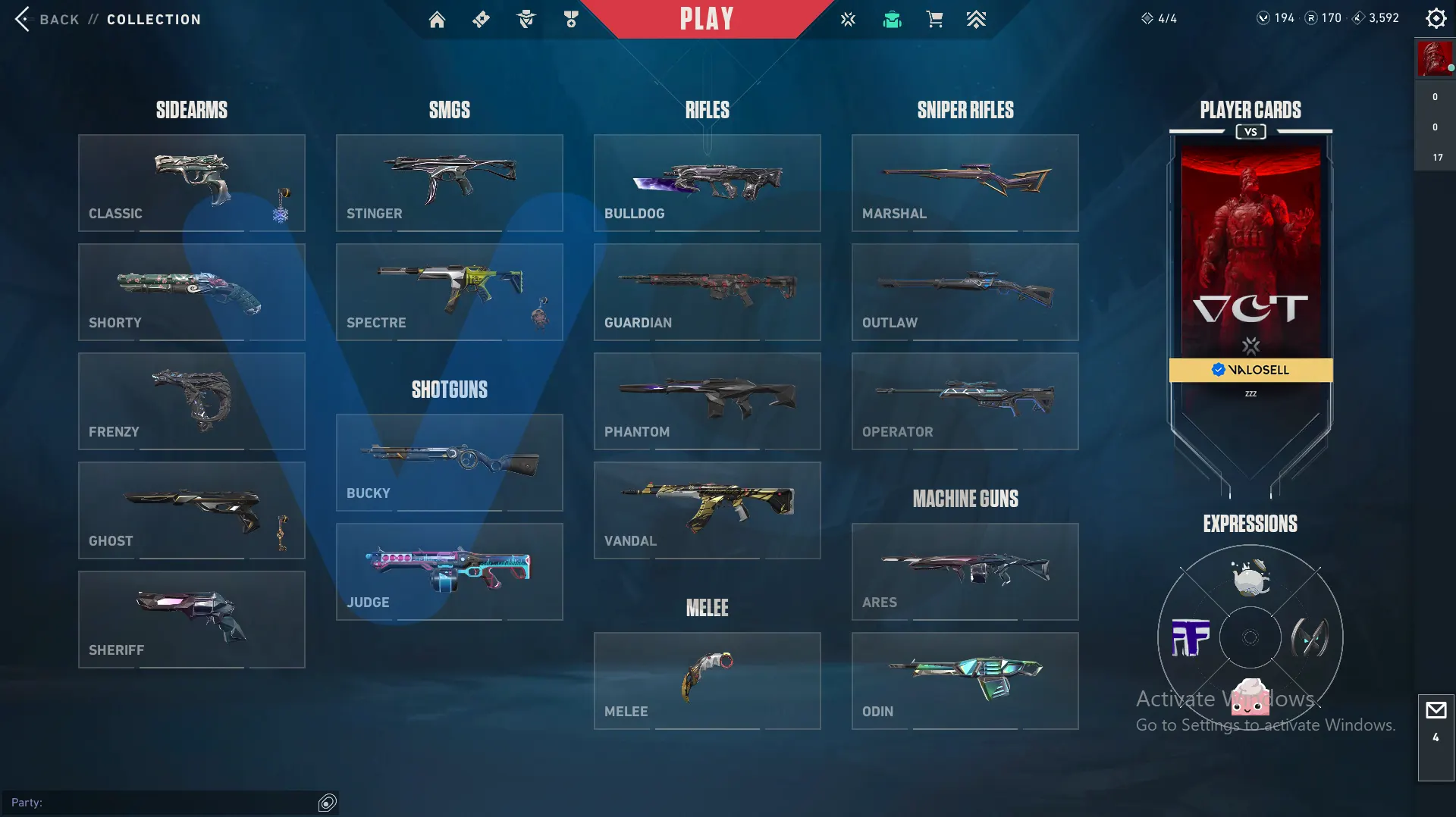1456x817 pixels.
Task: Choose the Shorty weapon tile
Action: coord(191,292)
